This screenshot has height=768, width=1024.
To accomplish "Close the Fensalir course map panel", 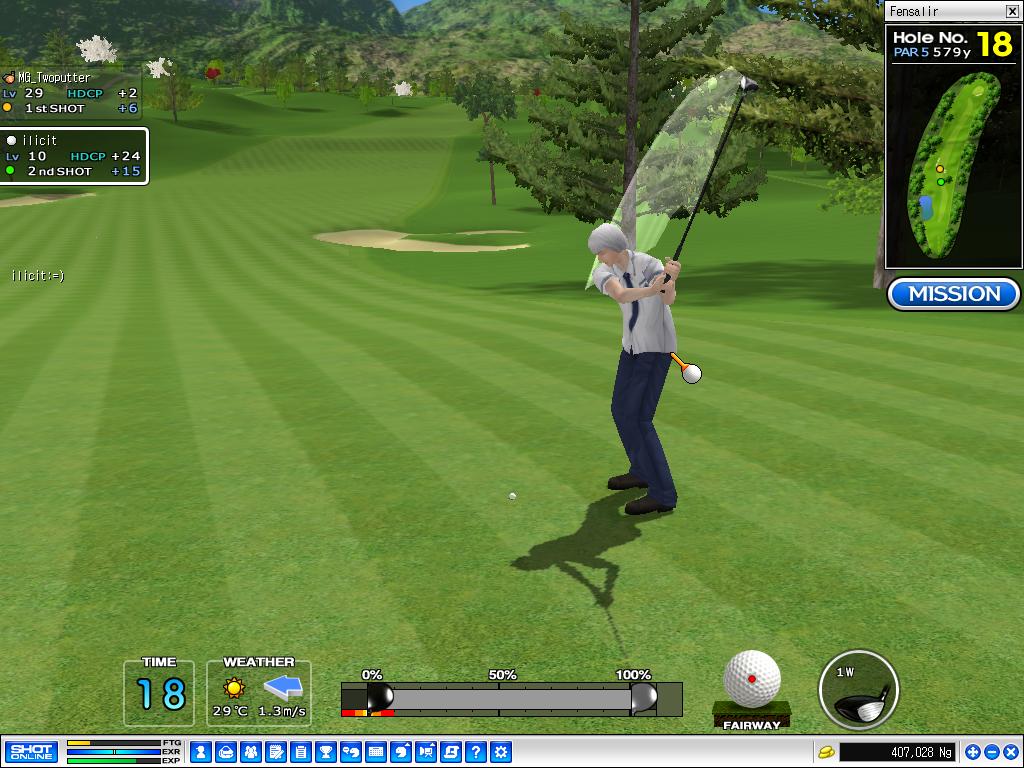I will click(x=1012, y=11).
